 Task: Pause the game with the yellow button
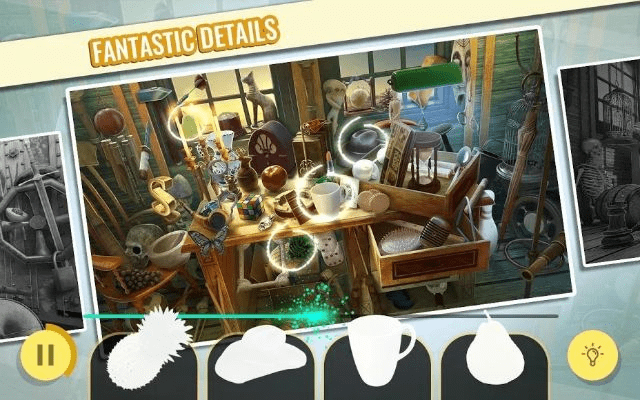45,353
